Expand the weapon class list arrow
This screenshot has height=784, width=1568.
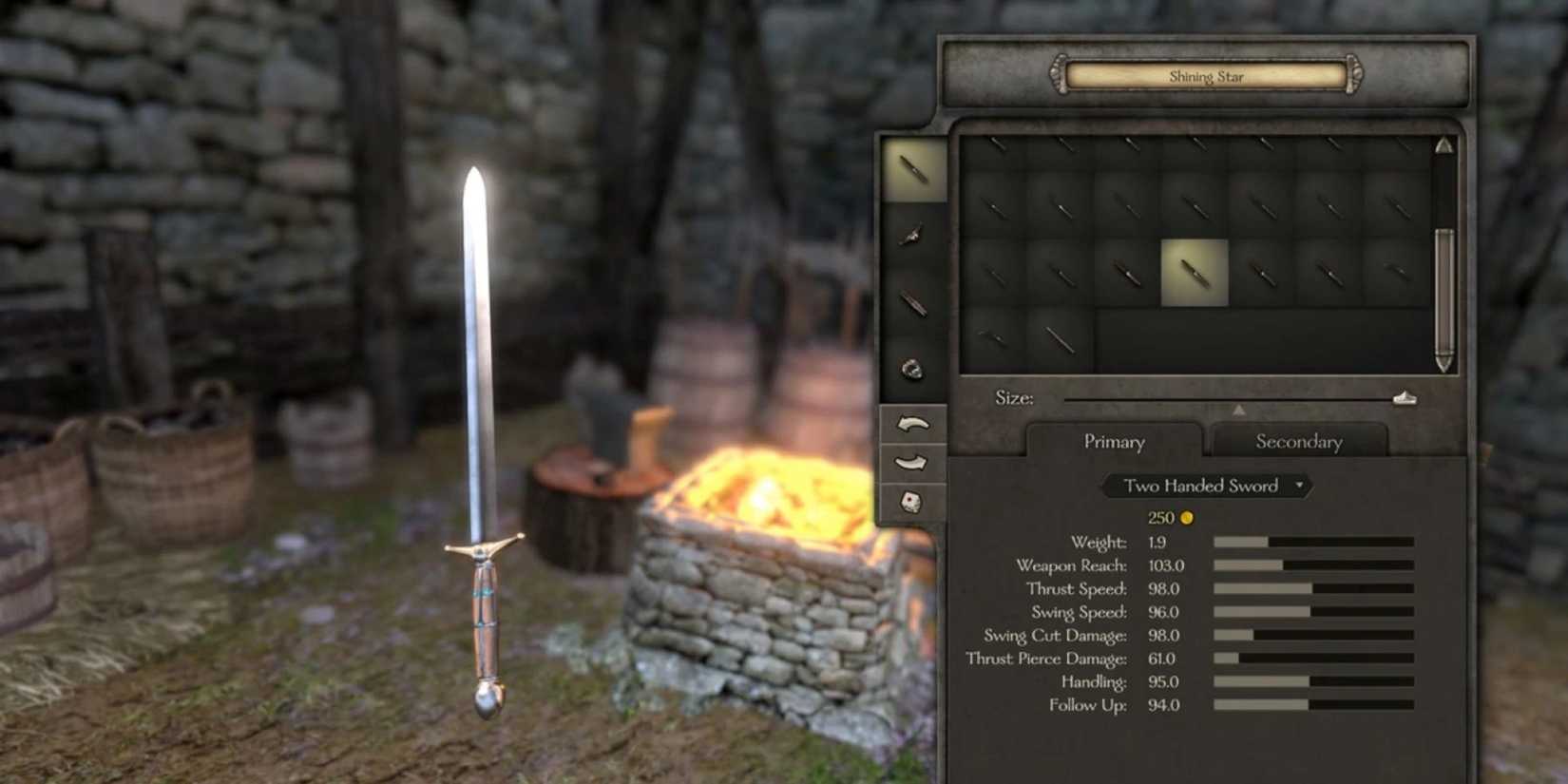pyautogui.click(x=1298, y=486)
